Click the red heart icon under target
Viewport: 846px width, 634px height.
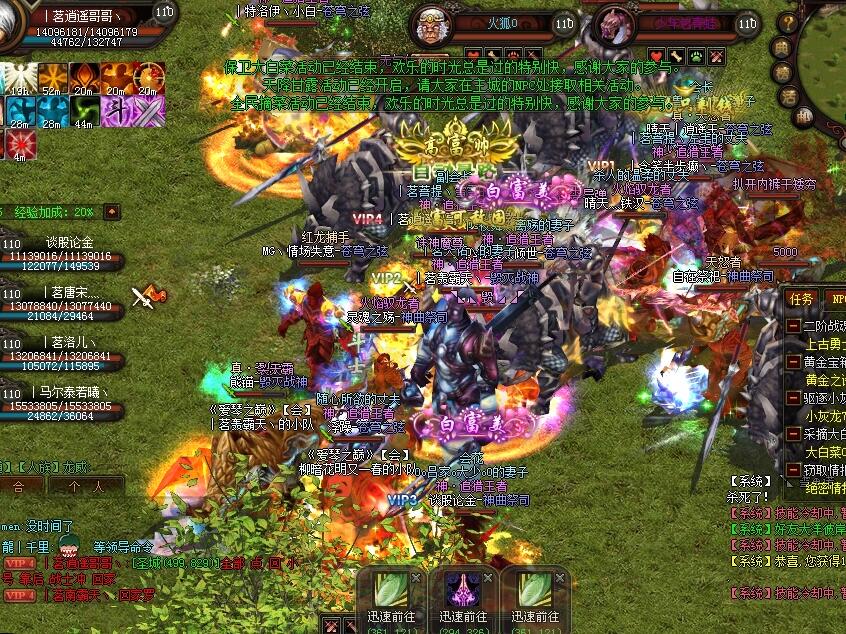[x=656, y=57]
